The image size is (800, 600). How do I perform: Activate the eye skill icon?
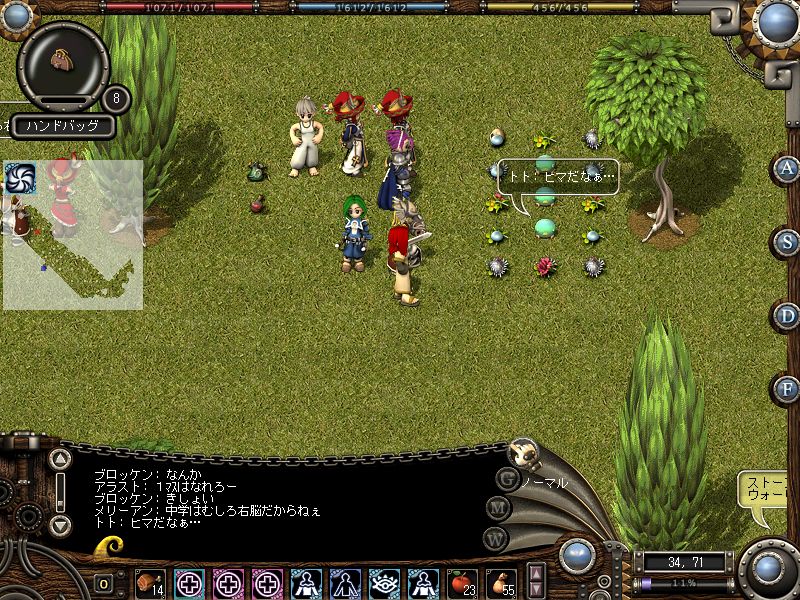point(384,582)
